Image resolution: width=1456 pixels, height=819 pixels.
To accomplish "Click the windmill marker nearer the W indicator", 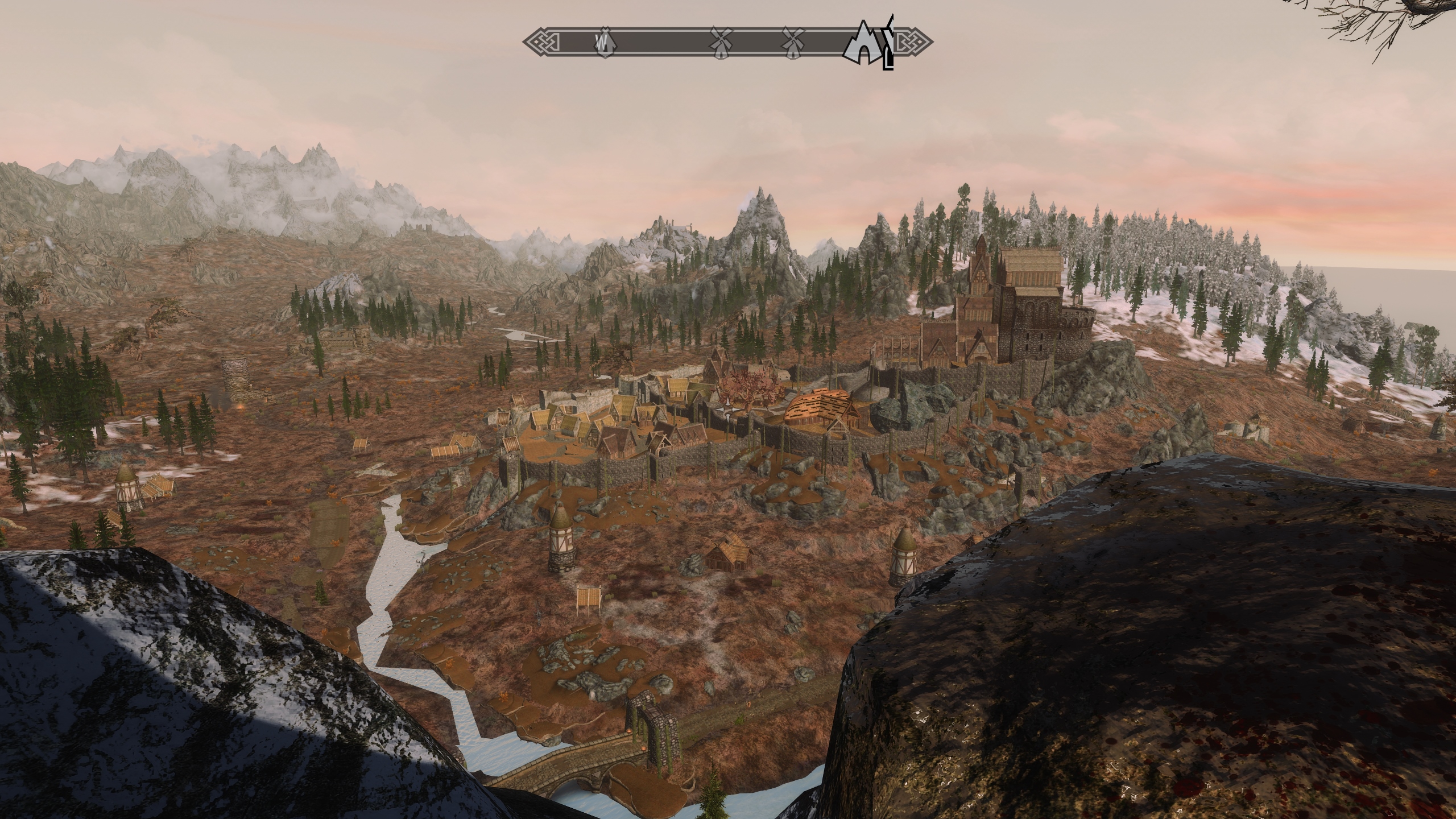I will pos(721,42).
